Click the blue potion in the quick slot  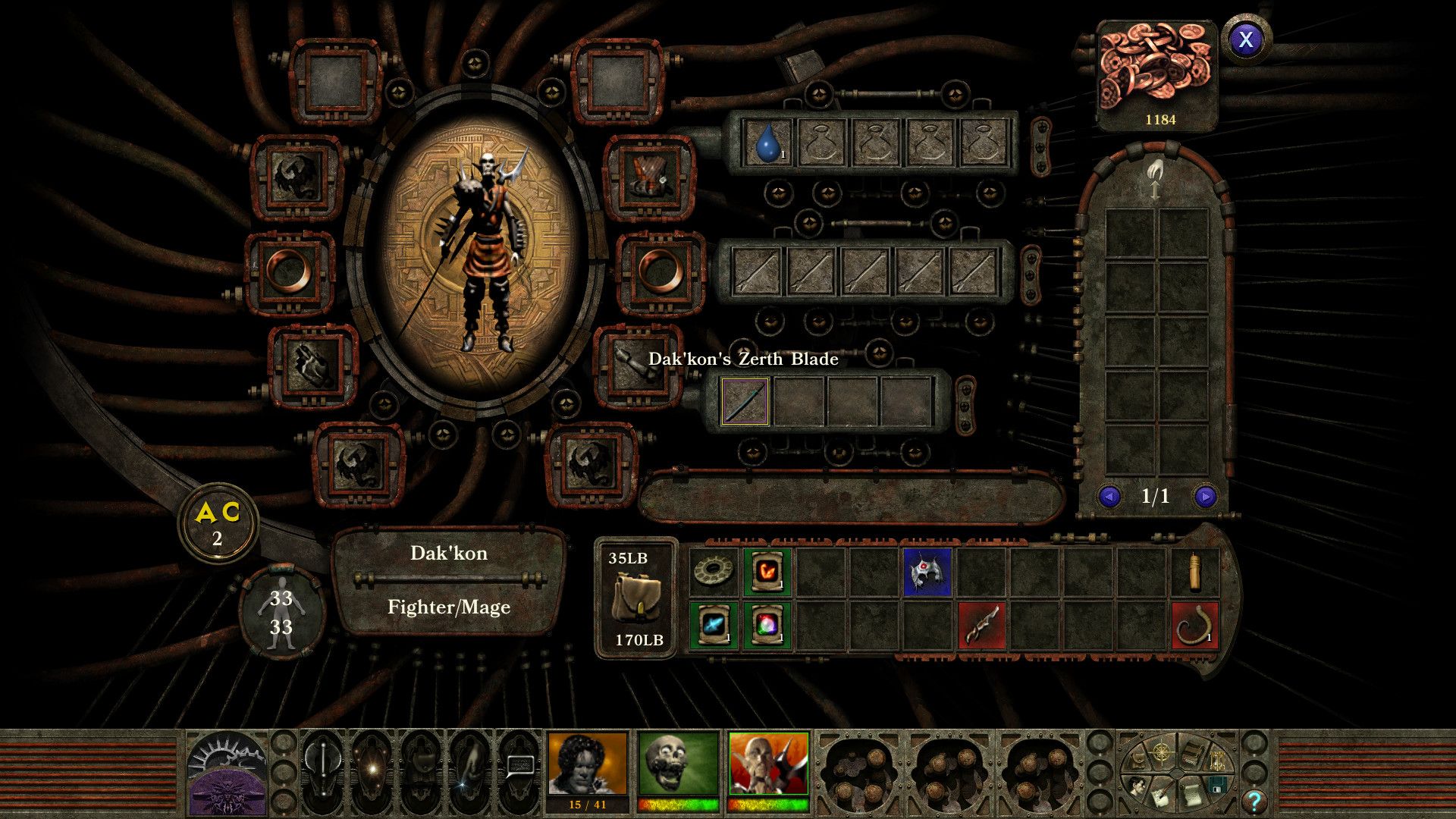click(768, 142)
